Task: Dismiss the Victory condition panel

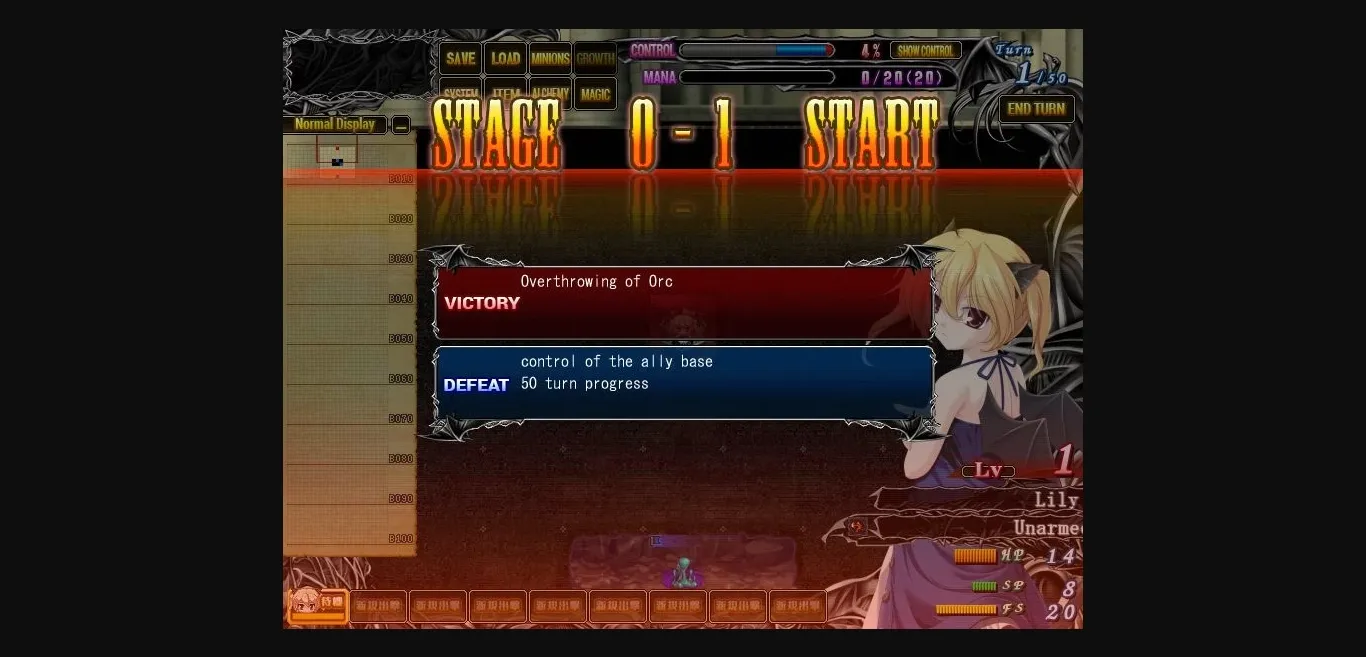Action: pyautogui.click(x=684, y=303)
